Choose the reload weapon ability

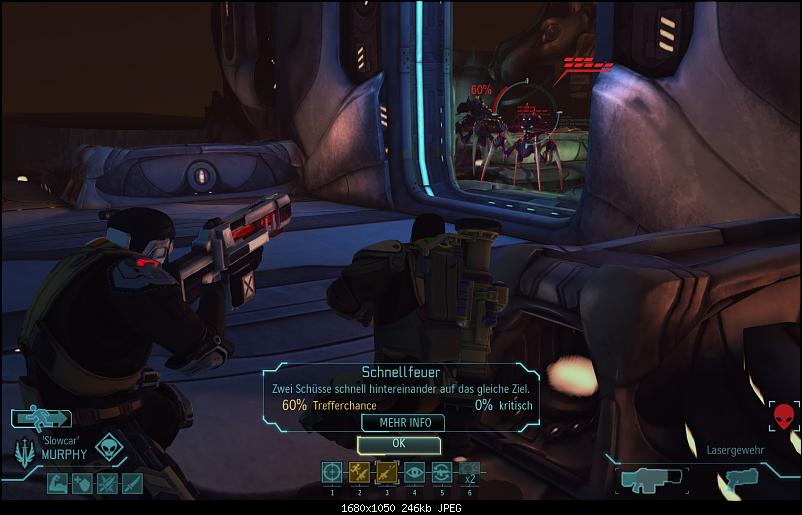point(441,473)
